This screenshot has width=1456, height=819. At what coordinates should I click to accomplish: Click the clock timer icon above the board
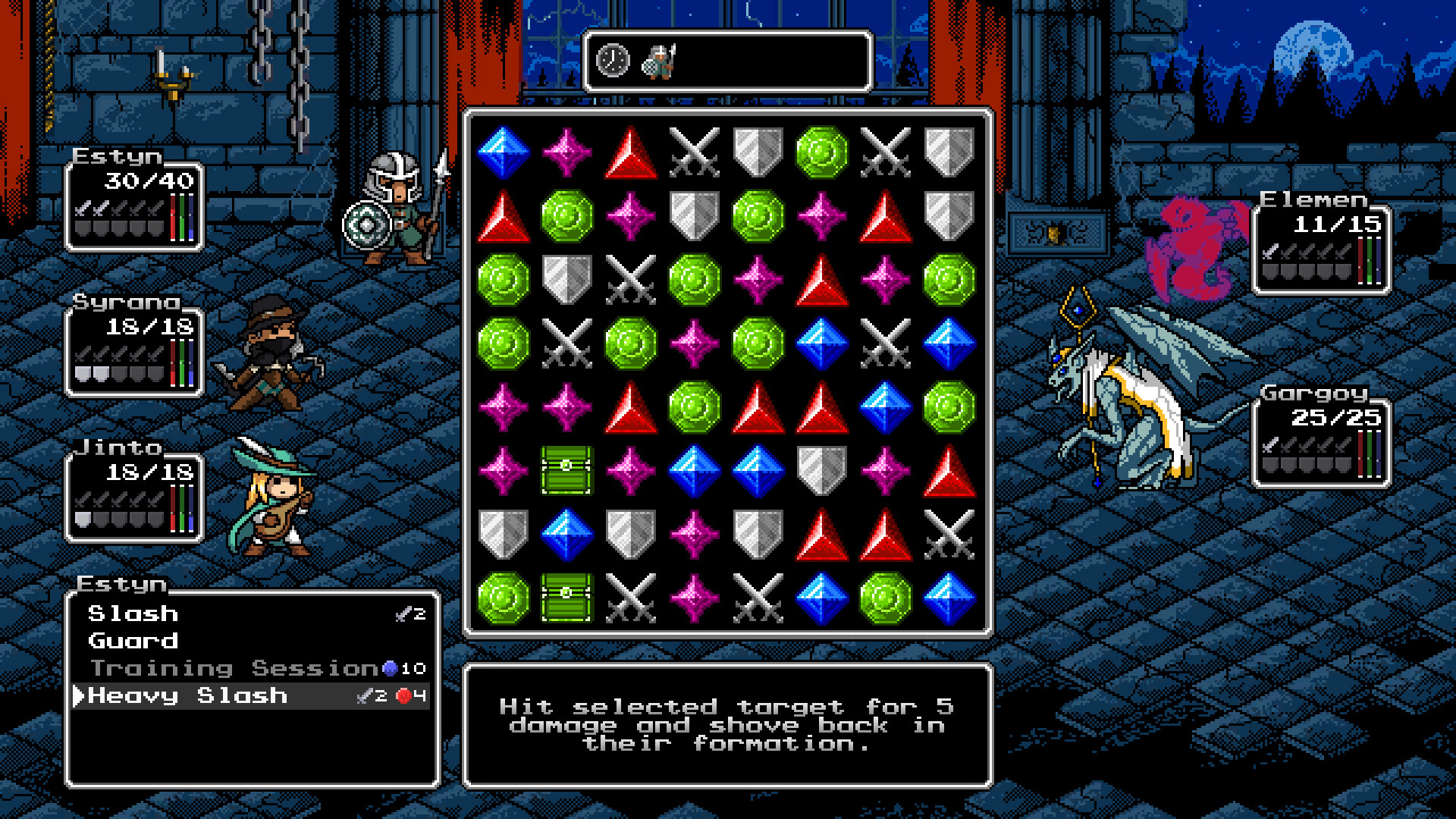611,61
